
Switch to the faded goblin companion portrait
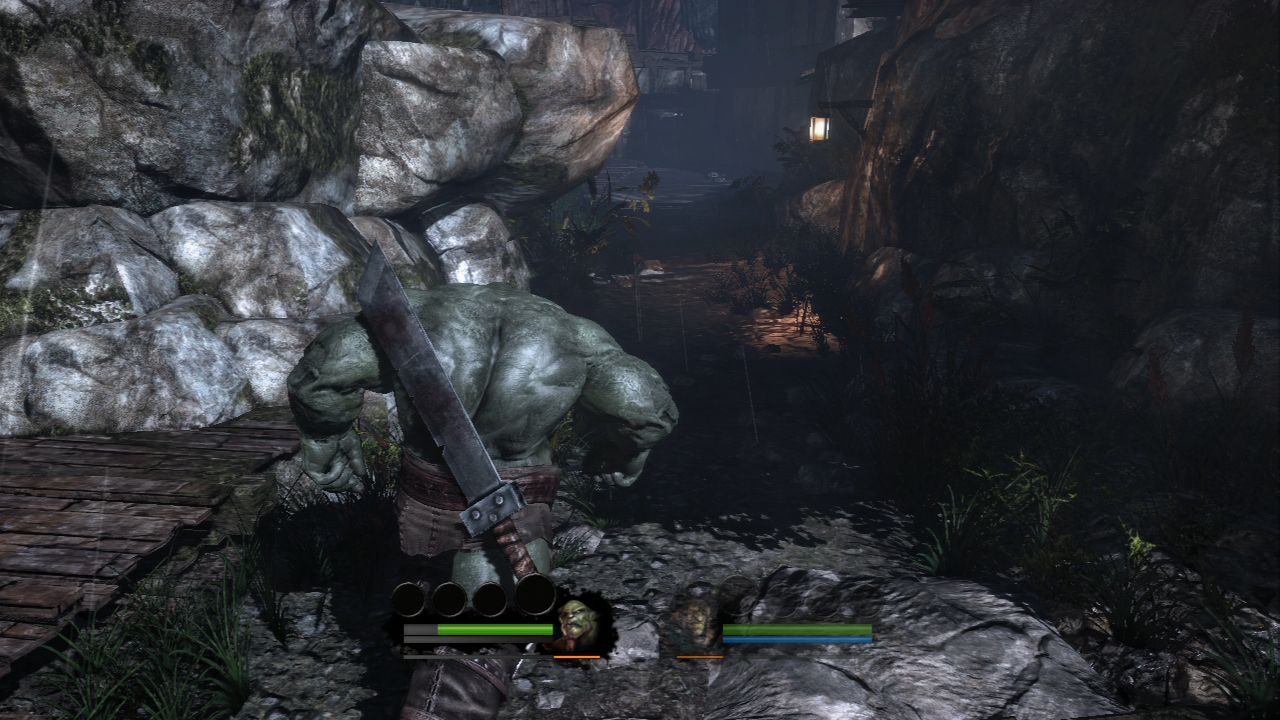tap(699, 623)
